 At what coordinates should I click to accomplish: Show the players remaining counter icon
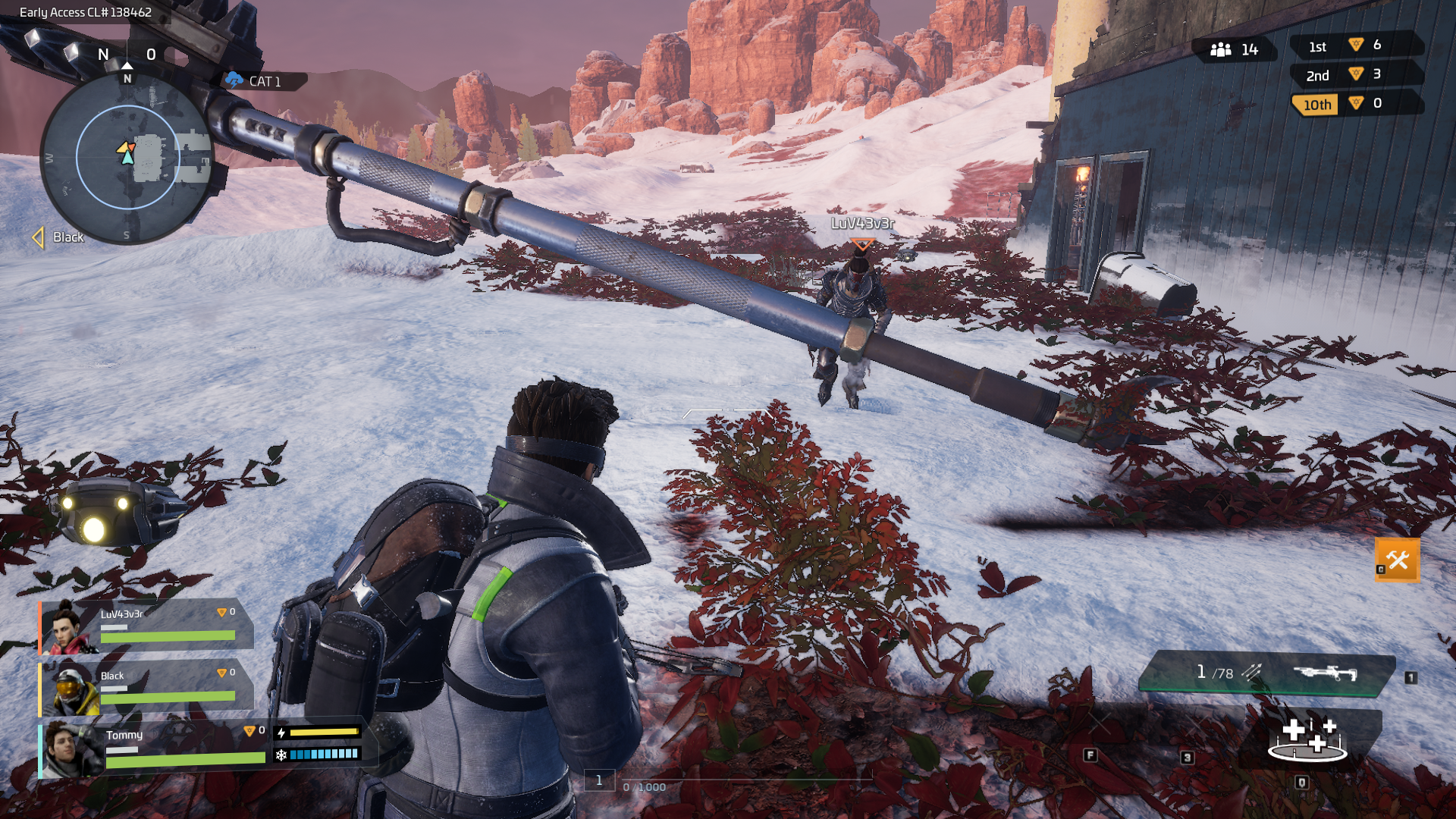coord(1221,50)
